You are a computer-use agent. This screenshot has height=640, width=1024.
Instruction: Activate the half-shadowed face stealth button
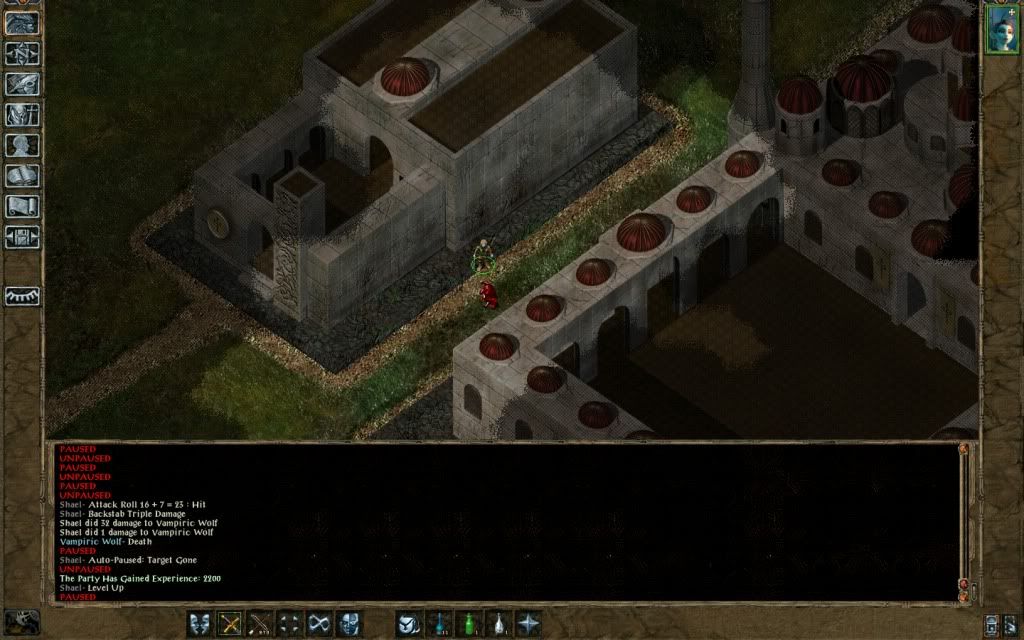pos(349,623)
